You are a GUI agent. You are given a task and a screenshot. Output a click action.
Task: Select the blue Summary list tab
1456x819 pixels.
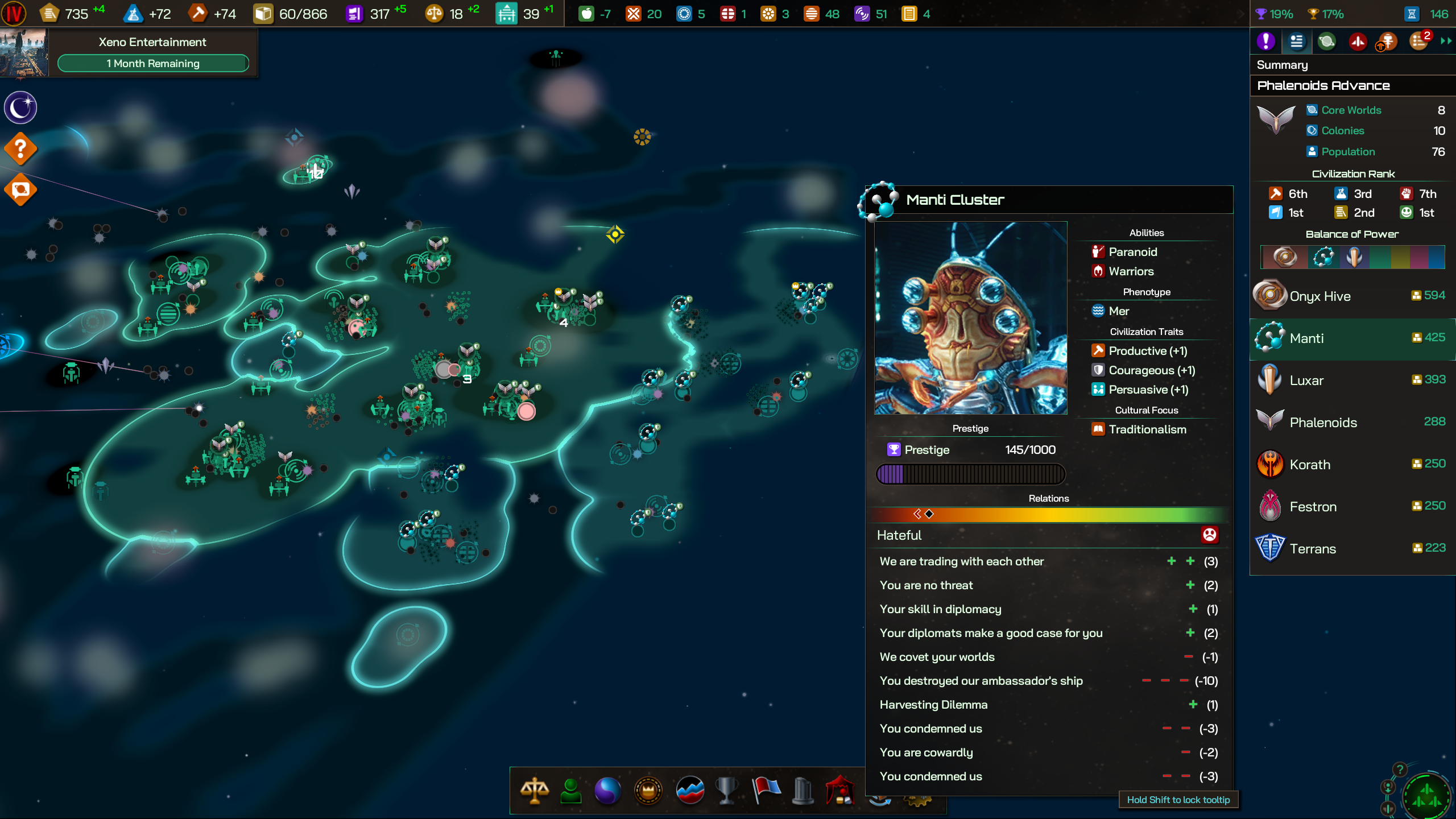pyautogui.click(x=1296, y=41)
